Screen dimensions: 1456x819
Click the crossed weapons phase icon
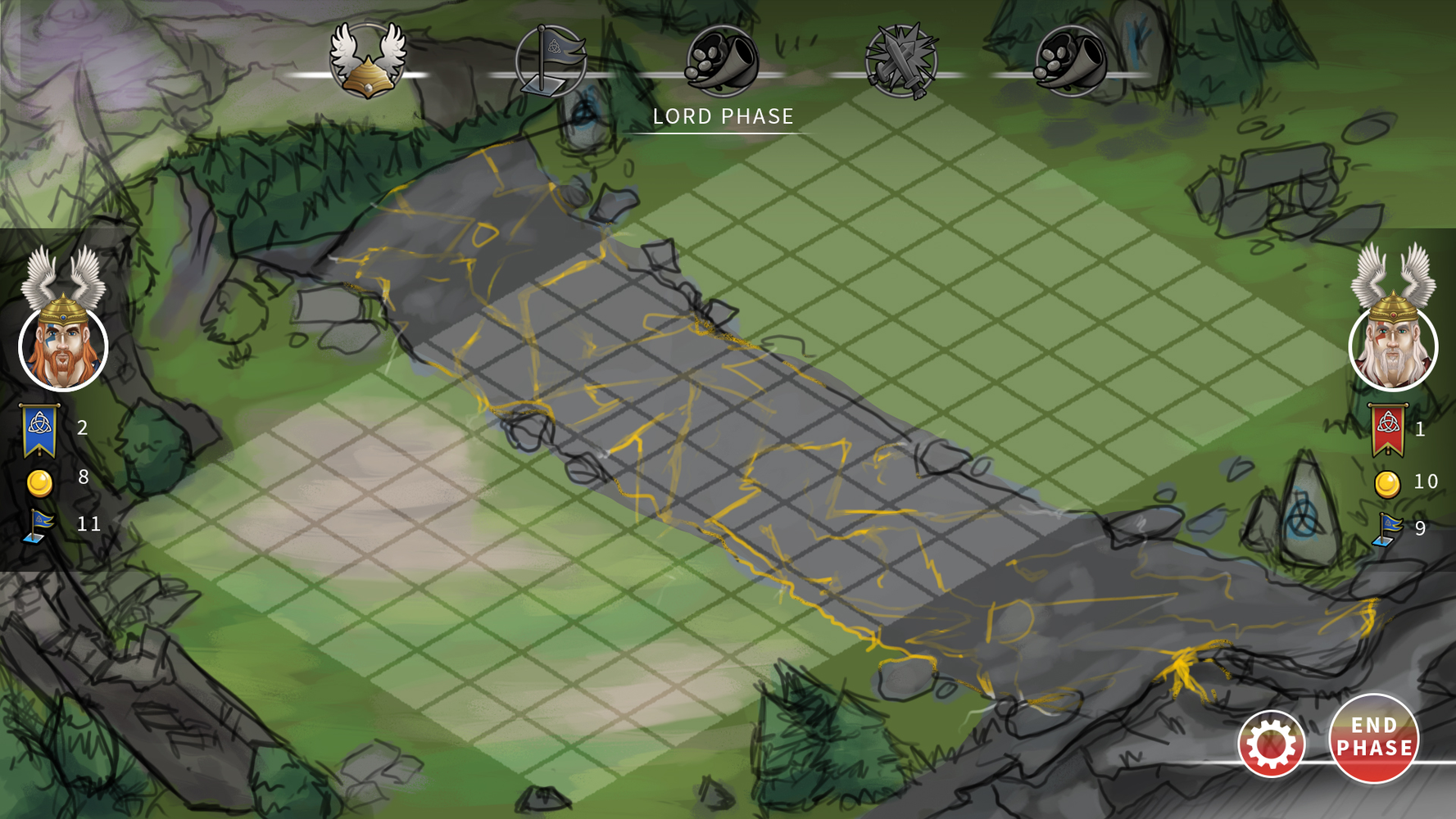pos(901,61)
